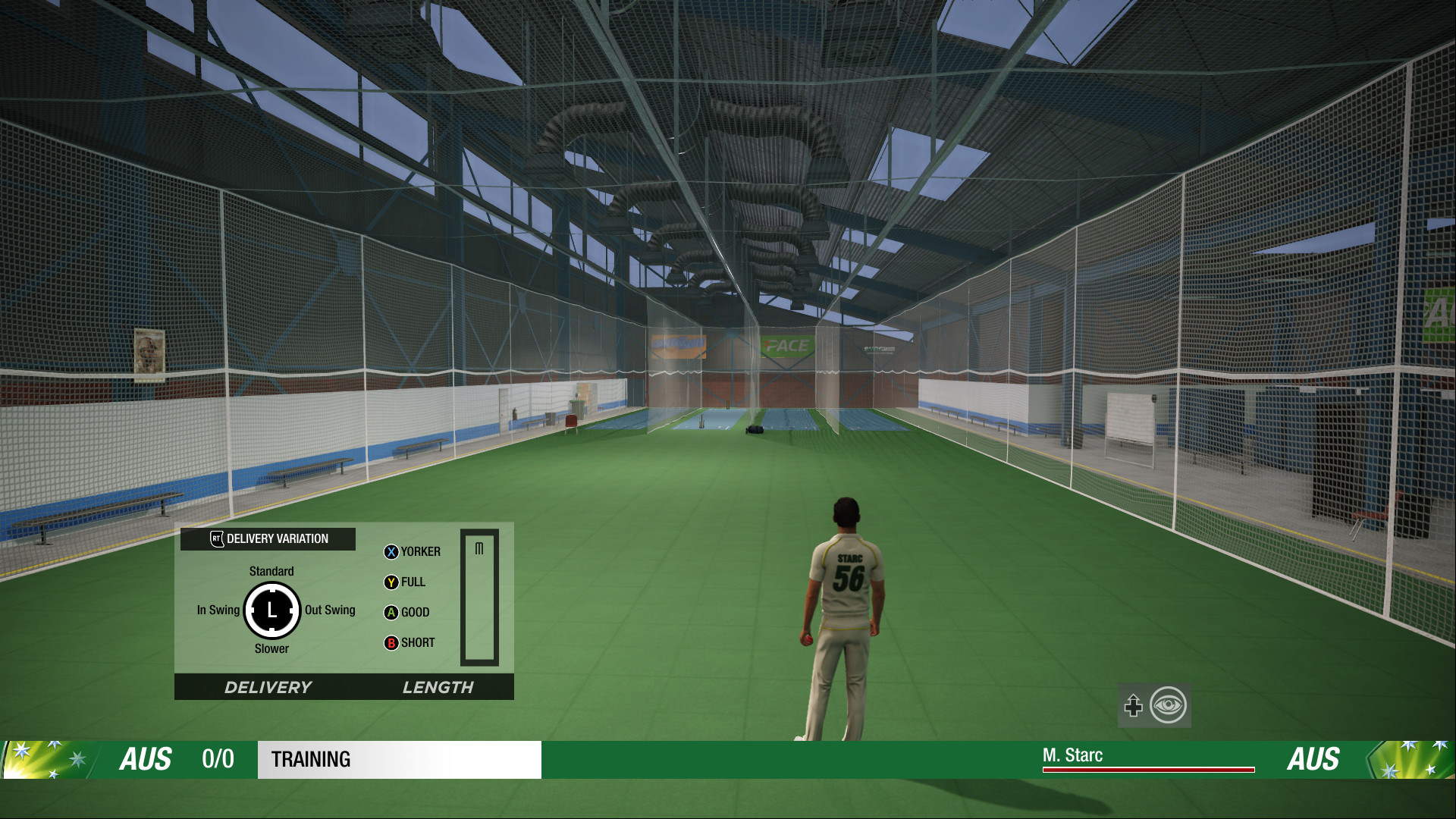Select the L left-stick delivery dial icon
Image resolution: width=1456 pixels, height=819 pixels.
click(273, 611)
